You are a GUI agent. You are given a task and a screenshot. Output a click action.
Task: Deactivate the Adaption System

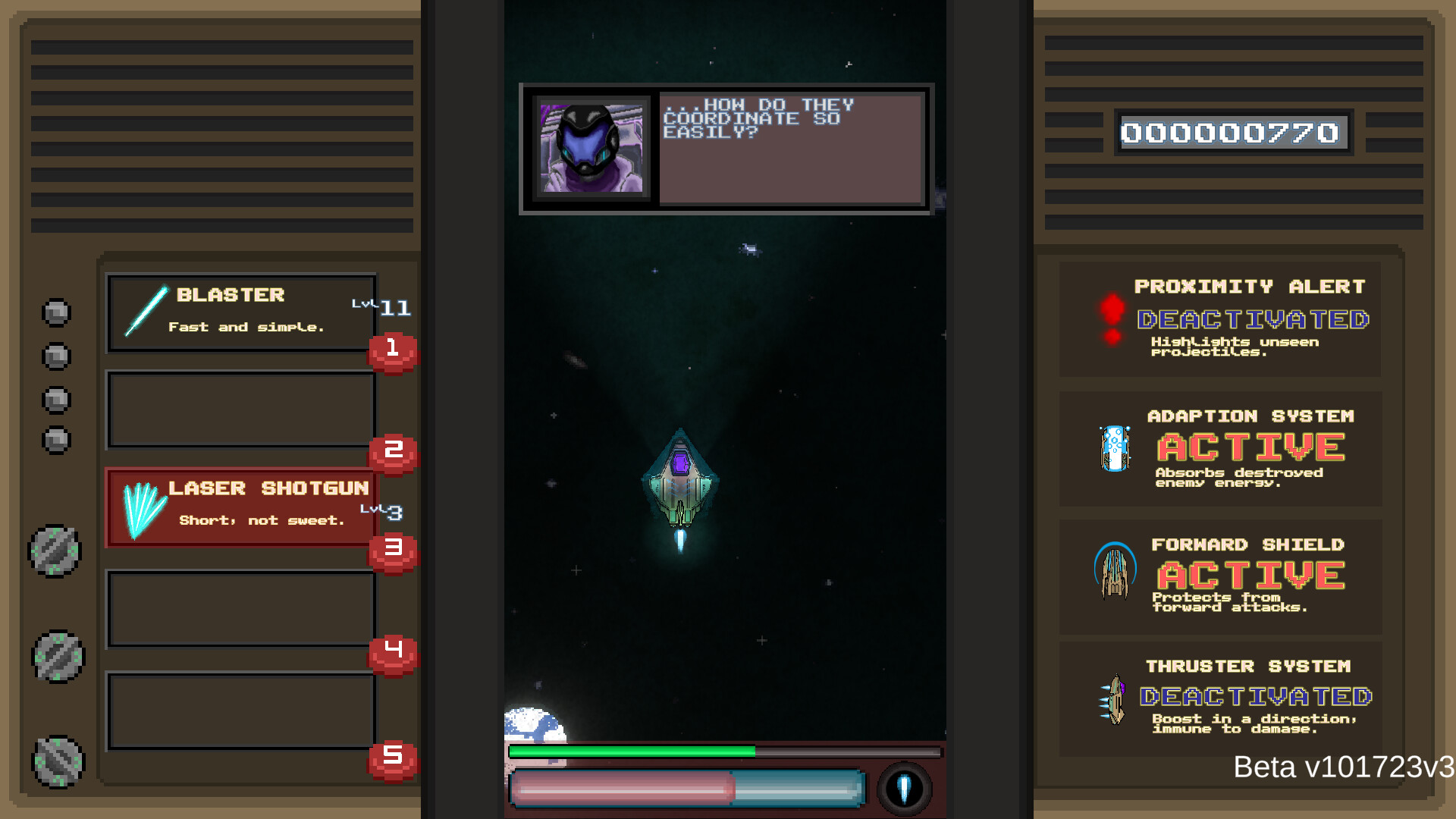click(1250, 446)
